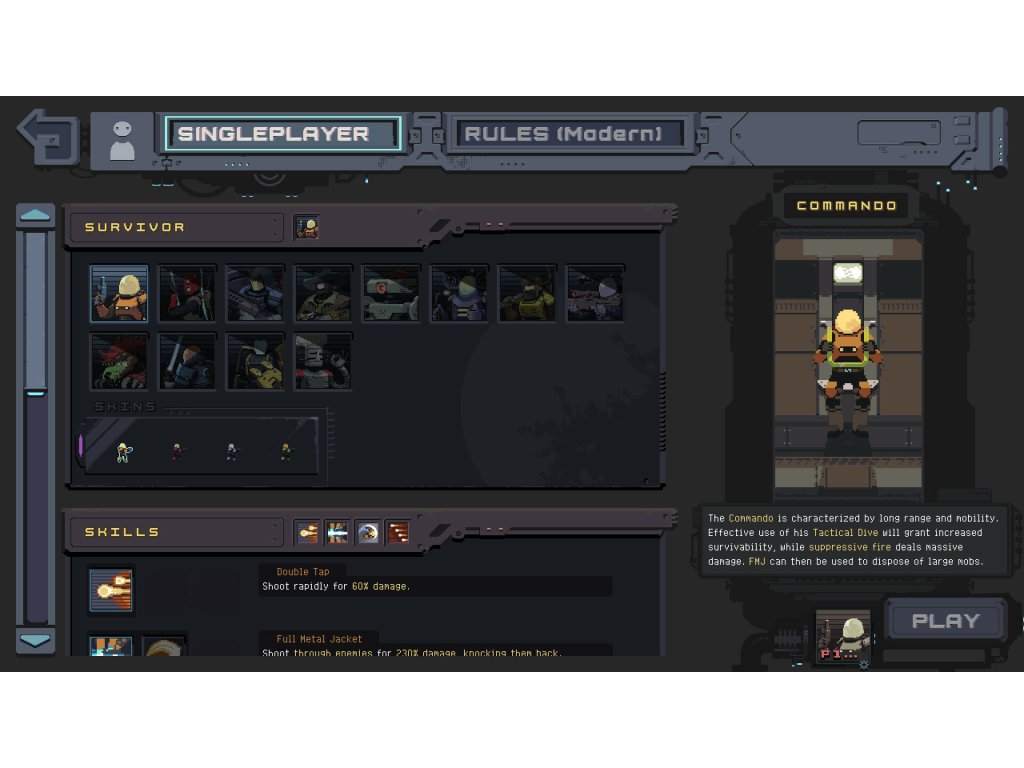Image resolution: width=1024 pixels, height=768 pixels.
Task: Pick the Enforcer survivor with shield
Action: [x=255, y=293]
